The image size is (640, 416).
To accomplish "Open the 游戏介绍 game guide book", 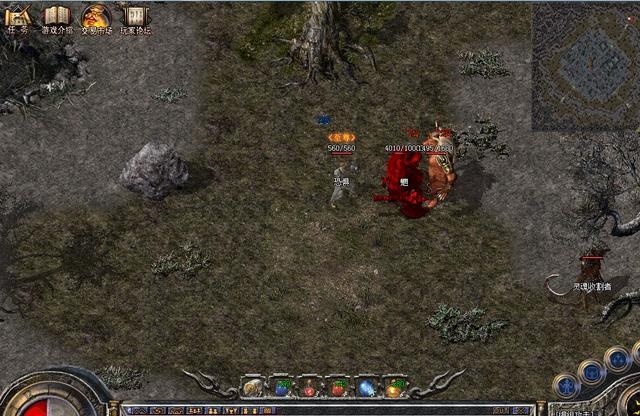I will [x=56, y=17].
